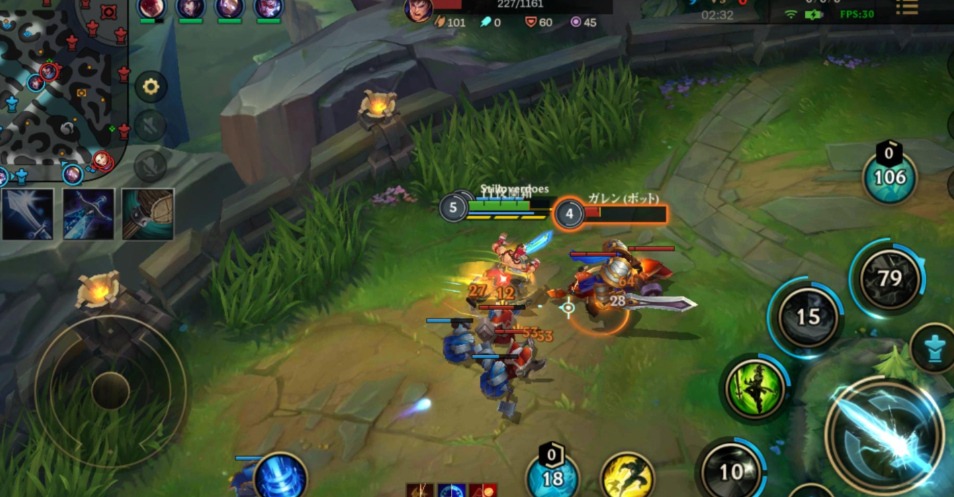This screenshot has width=954, height=497.
Task: Select the wooden barrel shield item icon
Action: click(x=148, y=214)
